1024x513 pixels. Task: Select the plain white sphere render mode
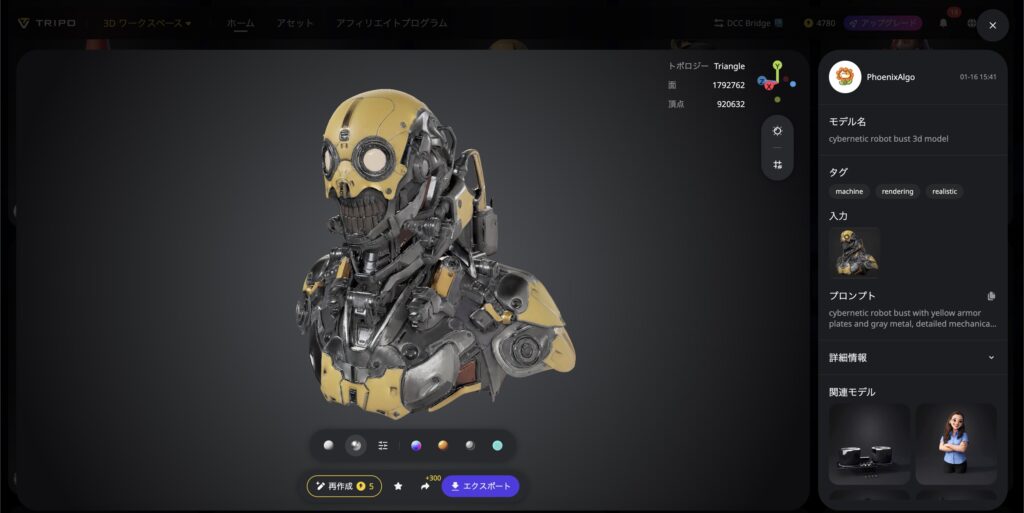(x=328, y=445)
